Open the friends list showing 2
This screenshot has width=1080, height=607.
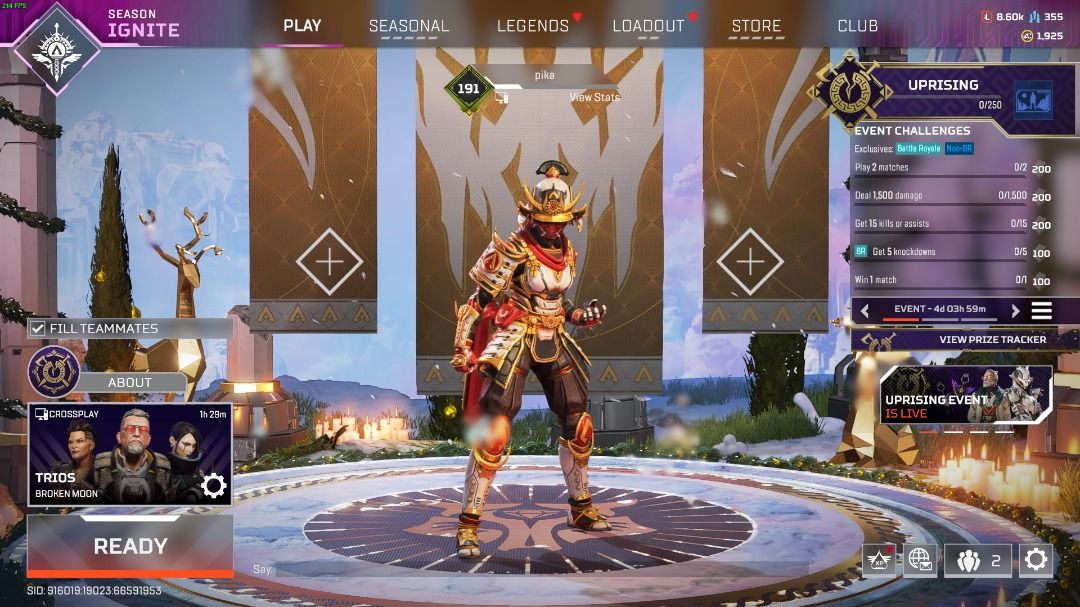click(978, 560)
